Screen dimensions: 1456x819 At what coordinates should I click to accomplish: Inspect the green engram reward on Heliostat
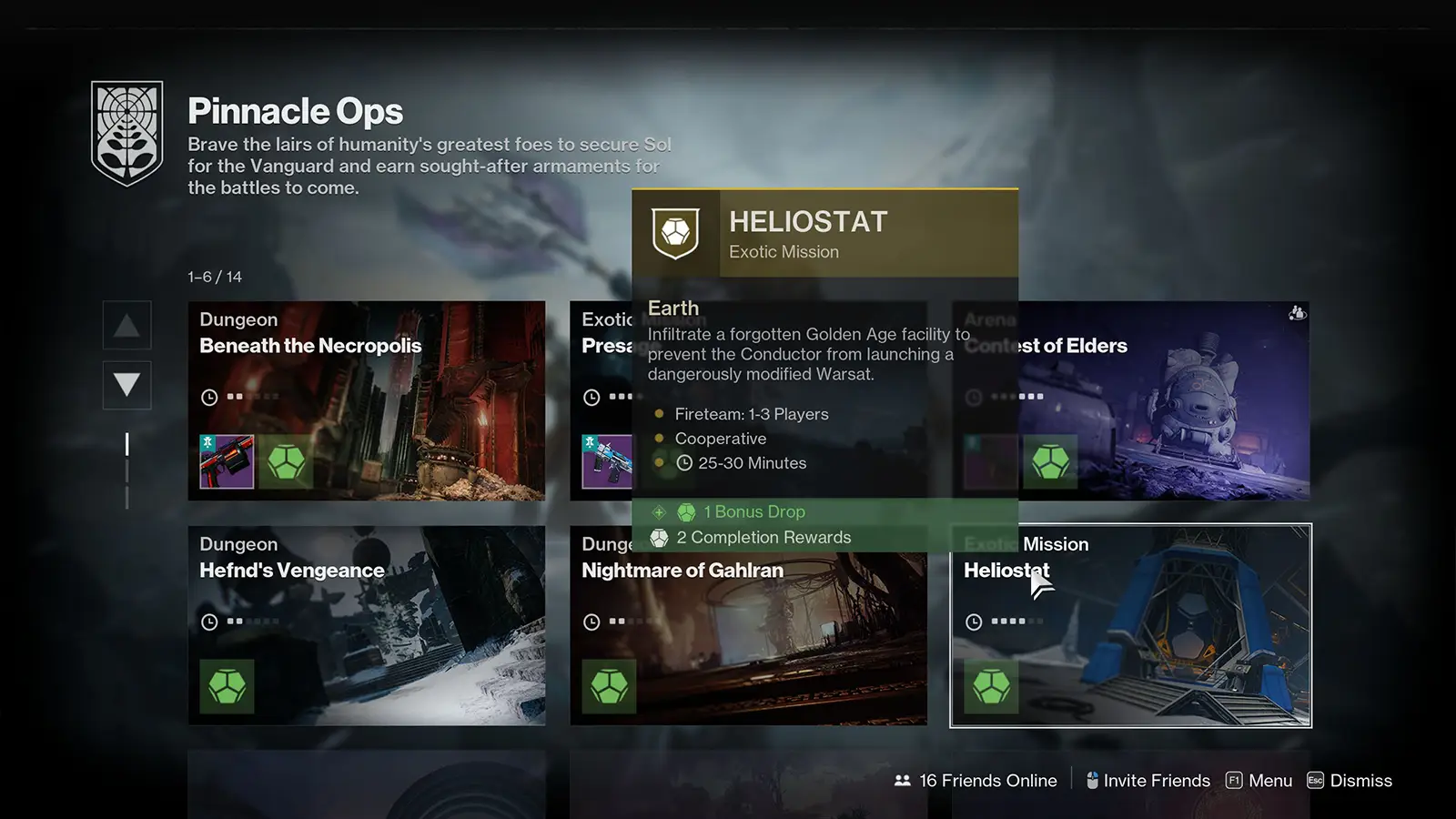991,686
